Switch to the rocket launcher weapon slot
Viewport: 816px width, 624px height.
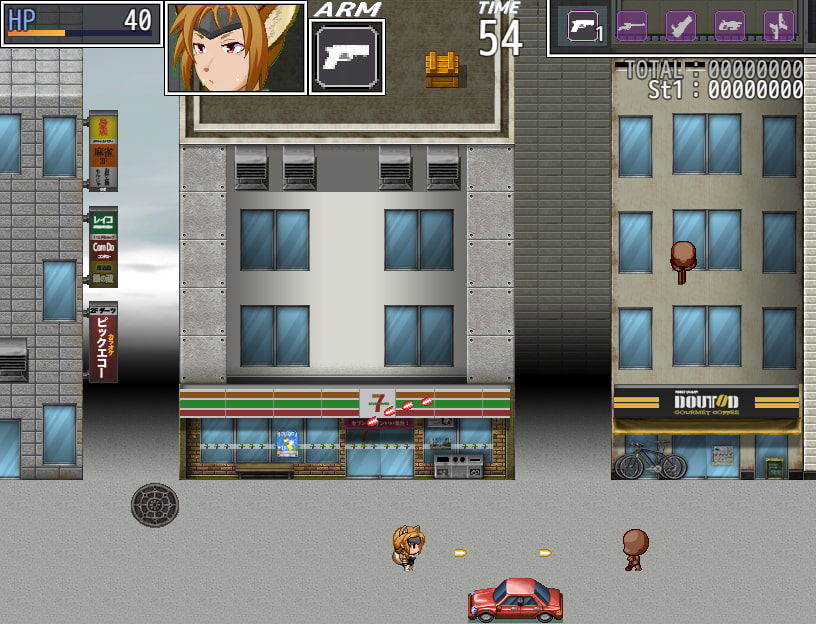point(681,26)
